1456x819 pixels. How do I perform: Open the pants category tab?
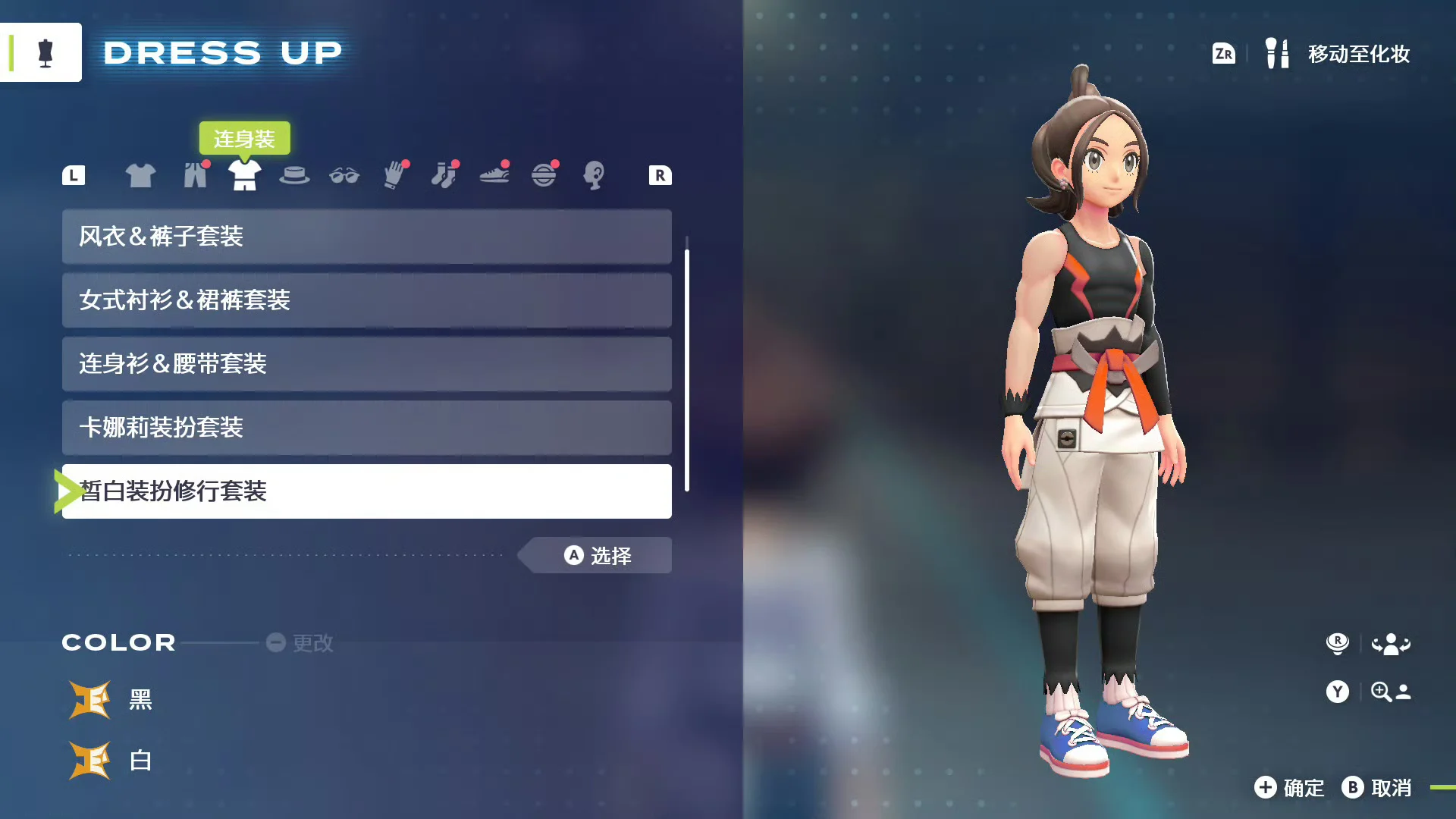click(x=195, y=175)
